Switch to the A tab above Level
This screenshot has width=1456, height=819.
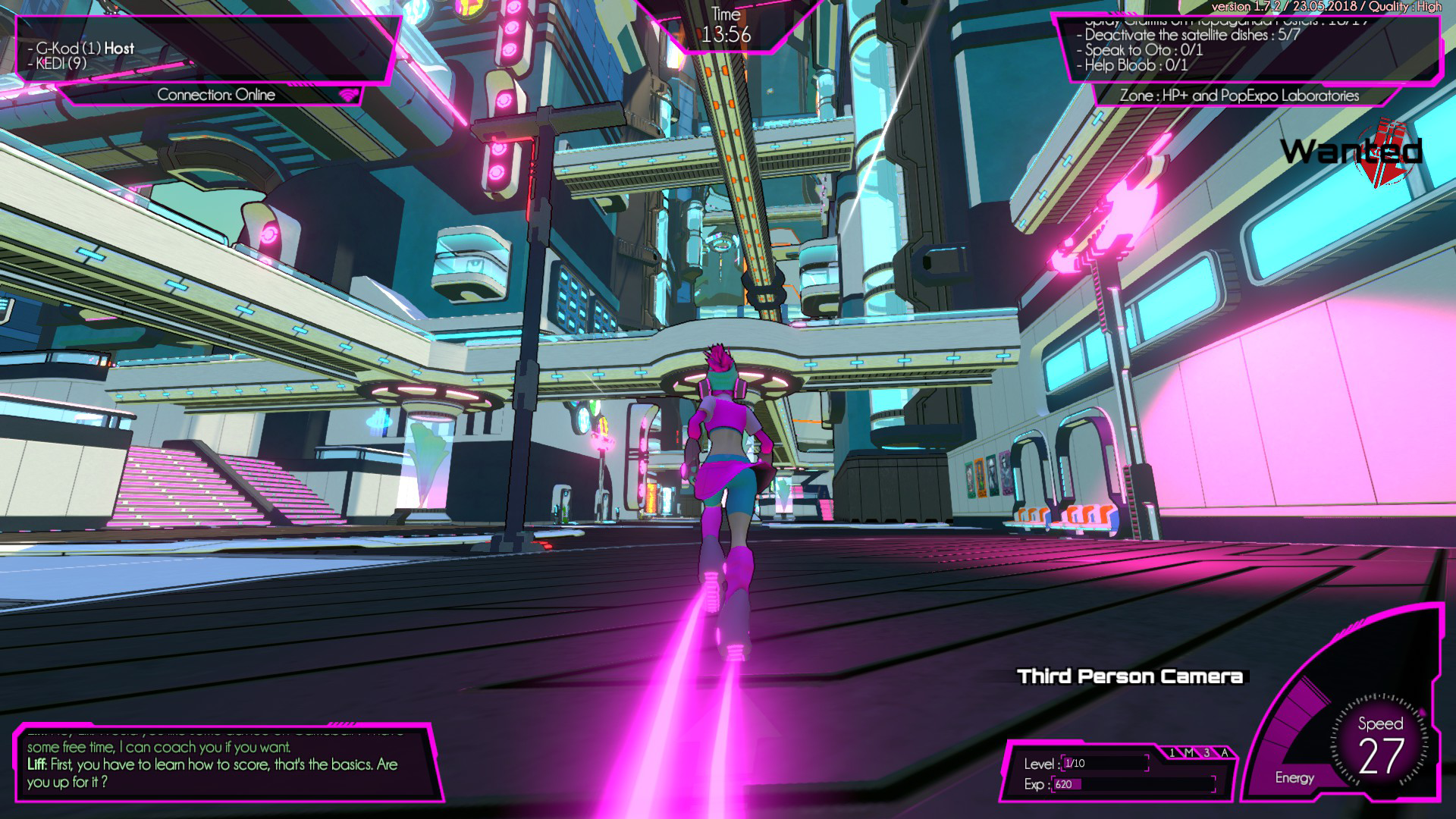(1224, 753)
